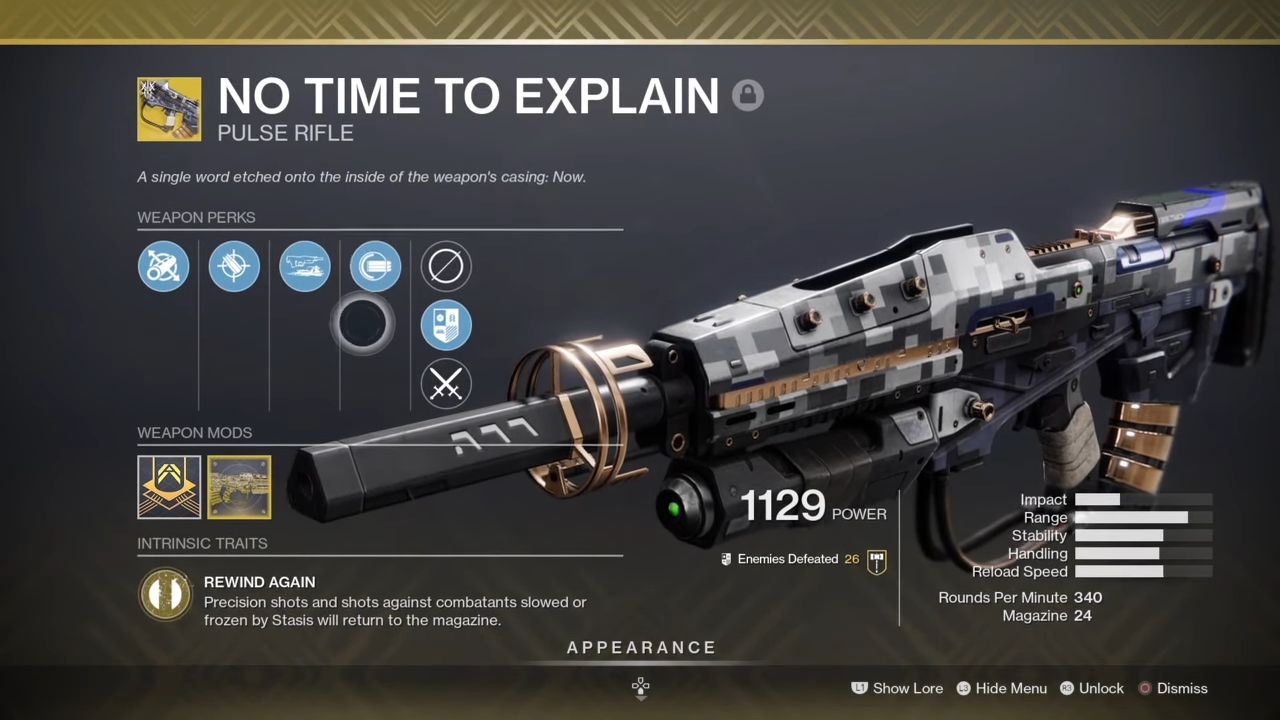
Task: Select the unselected perk in the fourth column
Action: click(363, 324)
